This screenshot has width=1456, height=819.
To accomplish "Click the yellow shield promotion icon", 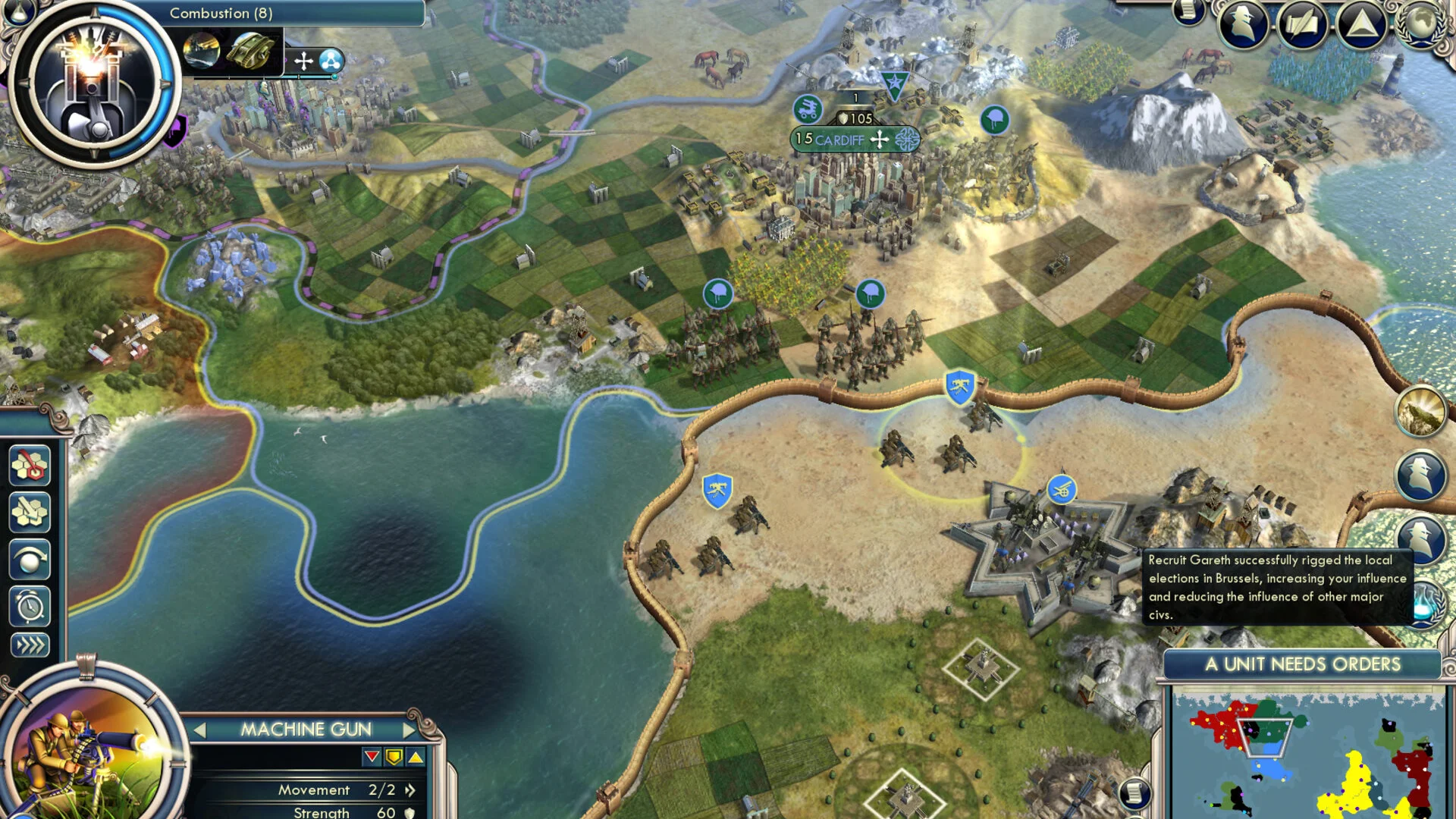I will point(394,757).
